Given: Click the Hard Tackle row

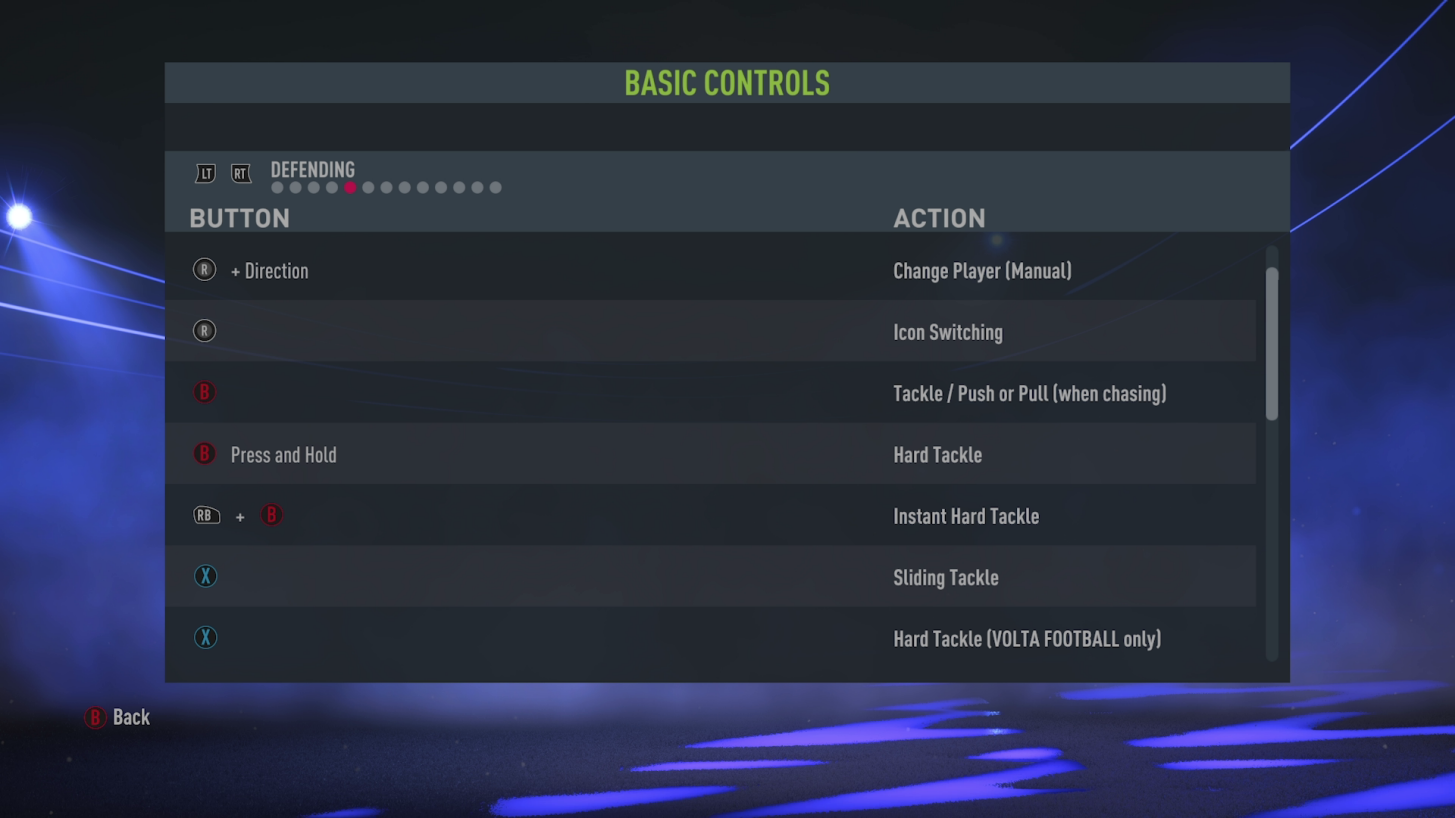Looking at the screenshot, I should [710, 454].
